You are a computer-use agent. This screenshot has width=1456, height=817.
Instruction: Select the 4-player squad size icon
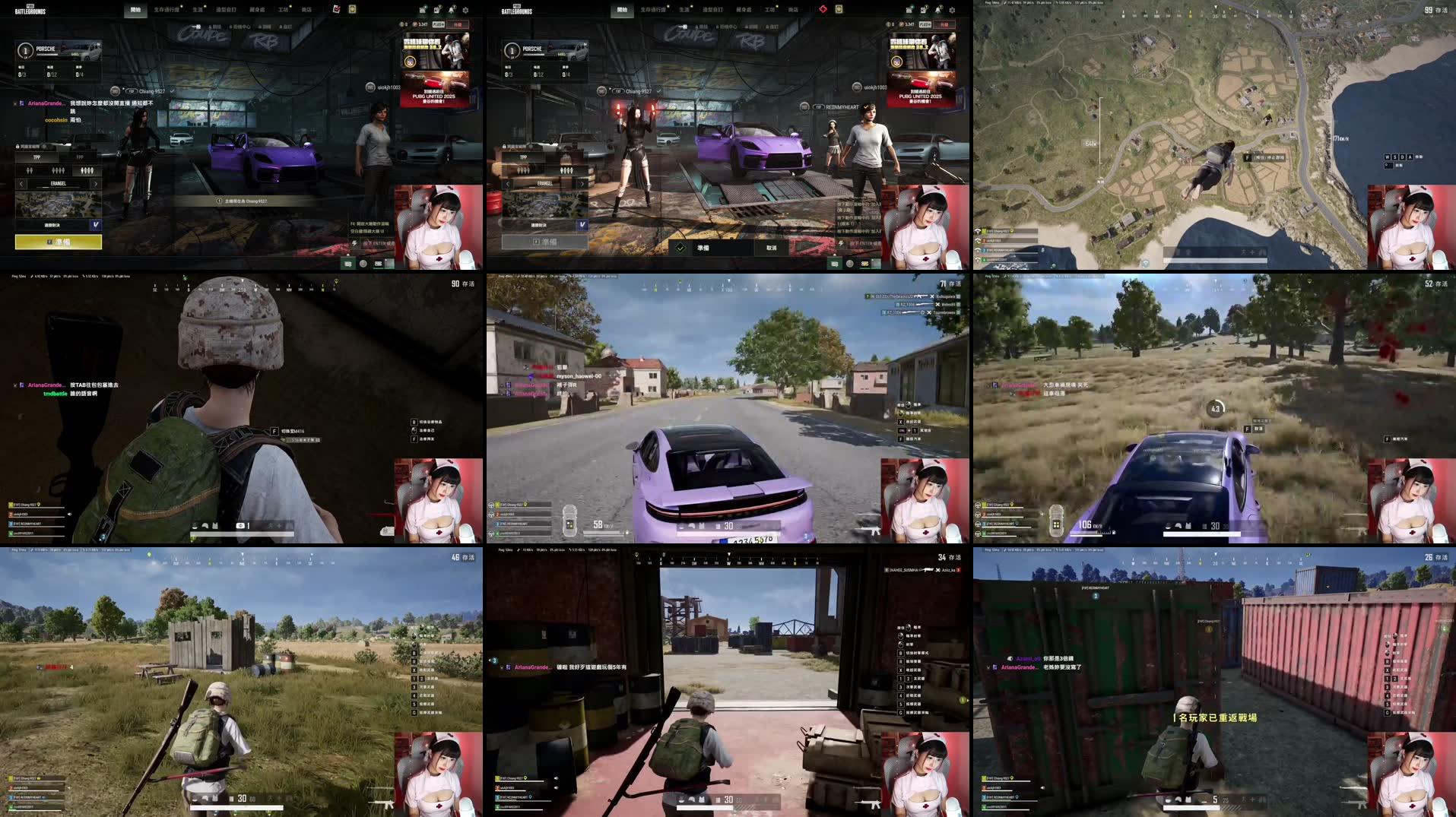(x=87, y=170)
